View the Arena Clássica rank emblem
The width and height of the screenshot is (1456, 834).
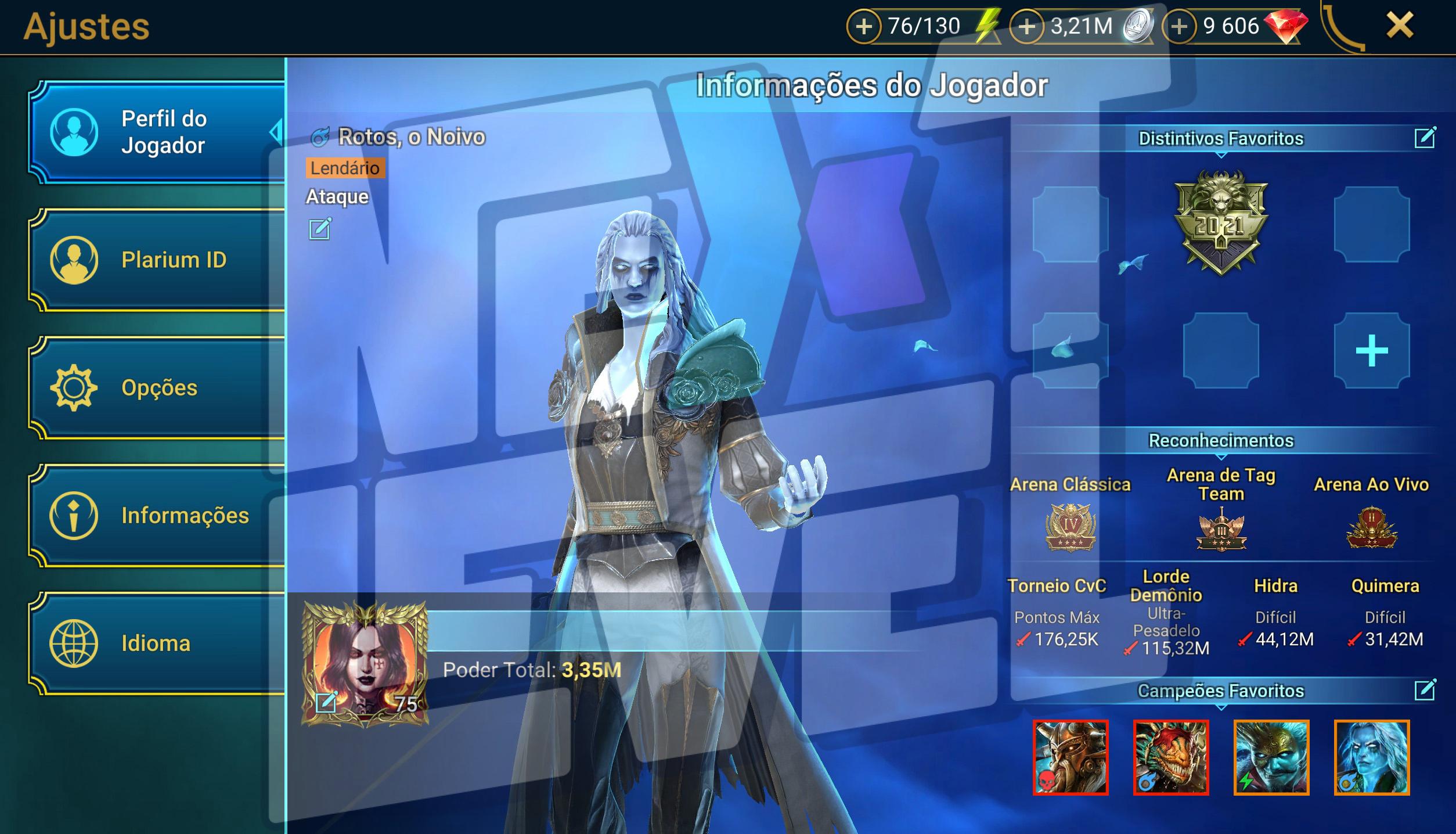pos(1071,527)
